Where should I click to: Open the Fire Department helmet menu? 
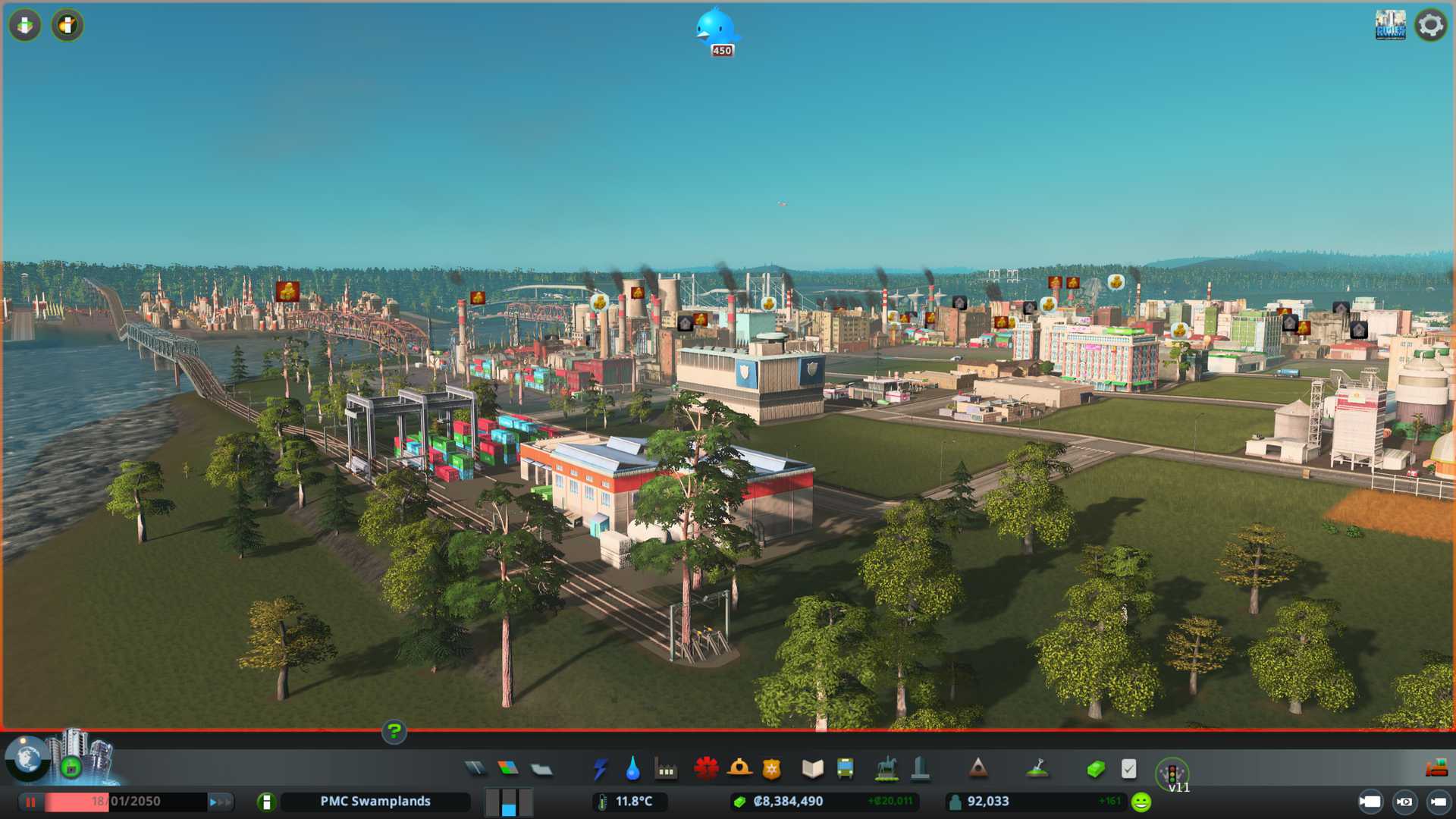(x=739, y=769)
